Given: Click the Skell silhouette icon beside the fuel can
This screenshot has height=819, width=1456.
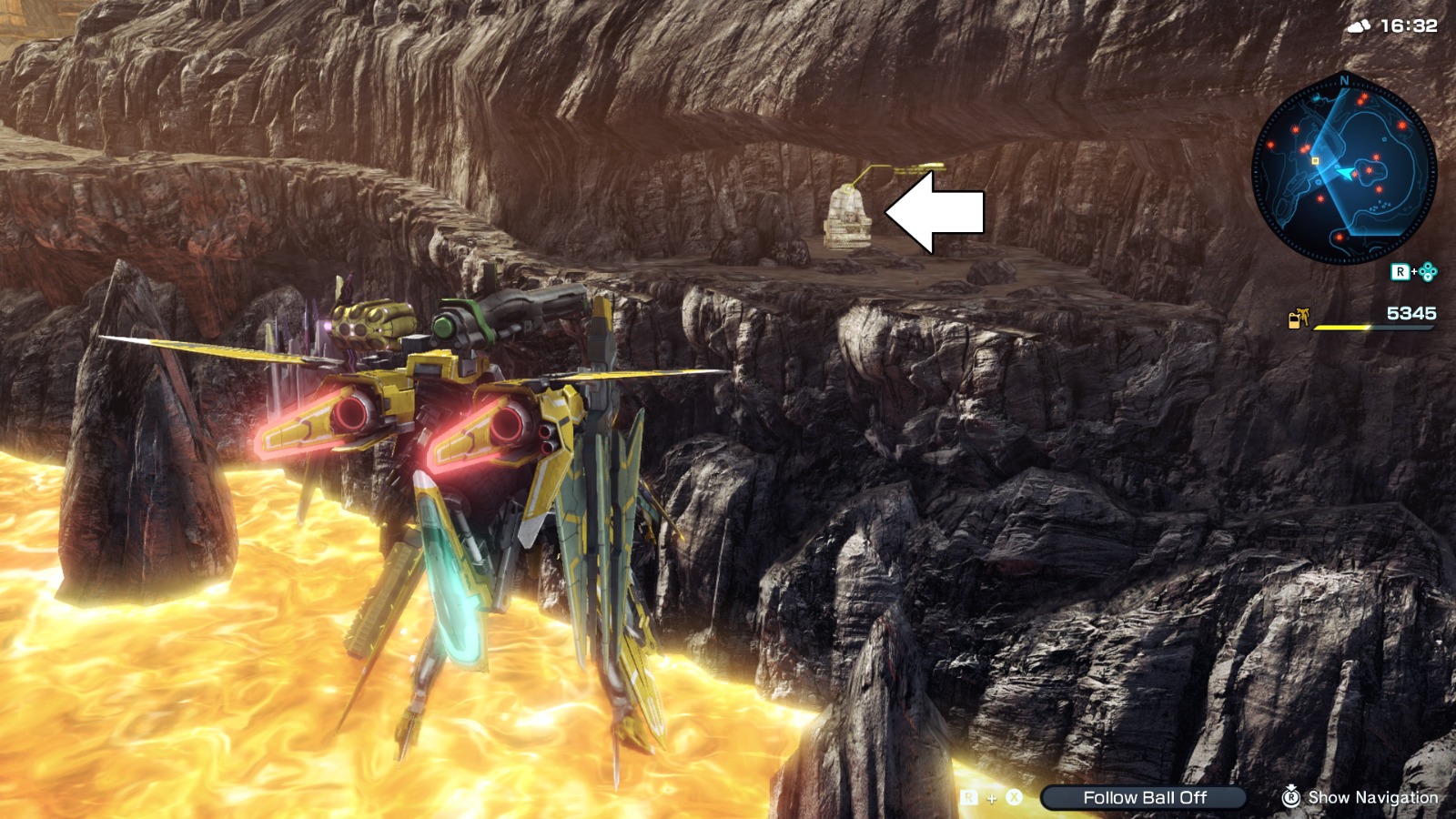Looking at the screenshot, I should [x=1305, y=314].
